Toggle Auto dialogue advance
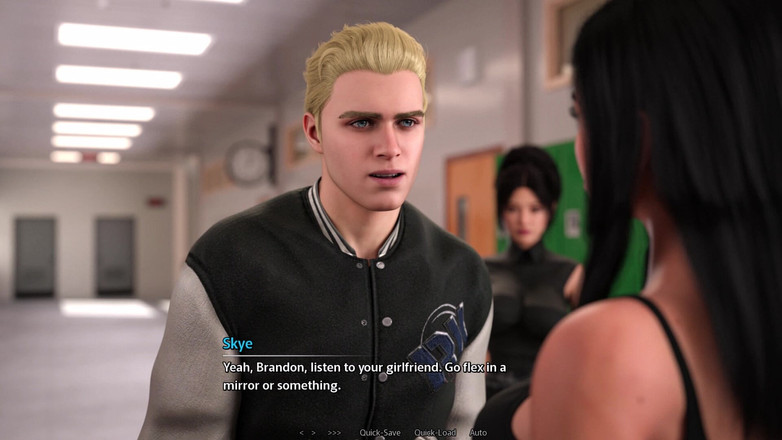 pos(478,433)
